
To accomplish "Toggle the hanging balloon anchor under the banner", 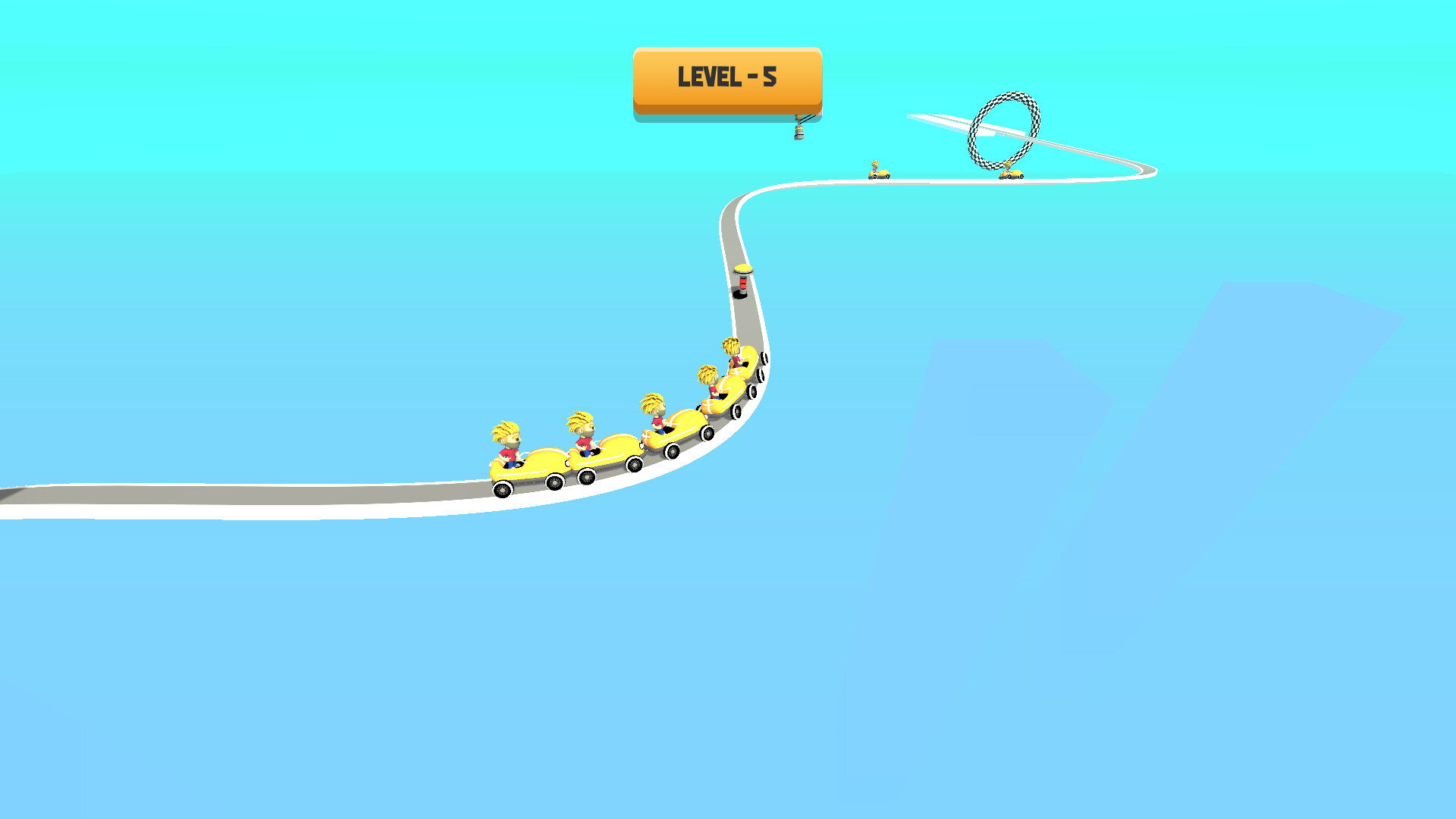I will coord(801,130).
